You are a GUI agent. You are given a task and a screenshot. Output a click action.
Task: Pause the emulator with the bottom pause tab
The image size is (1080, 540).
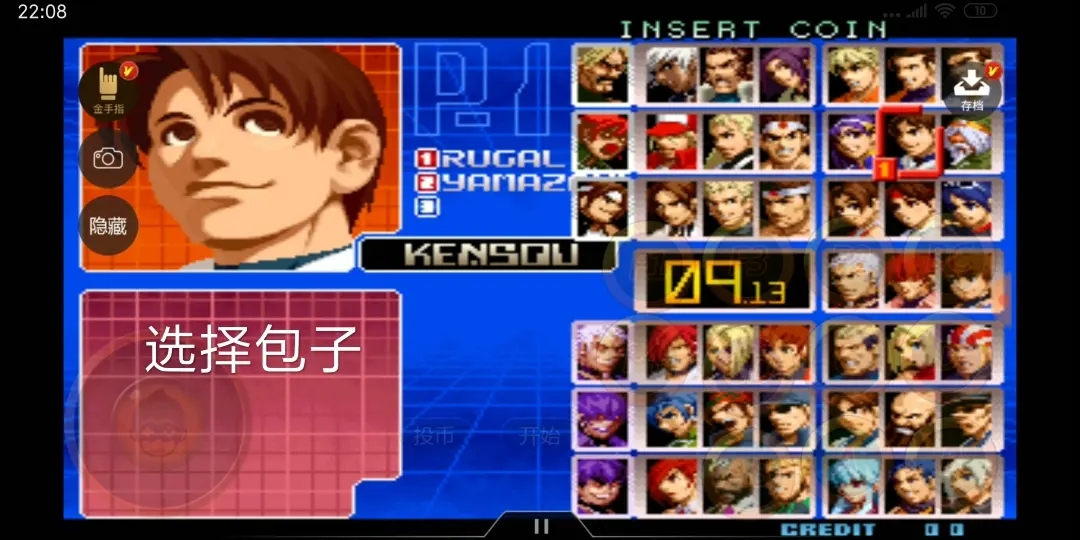(541, 526)
